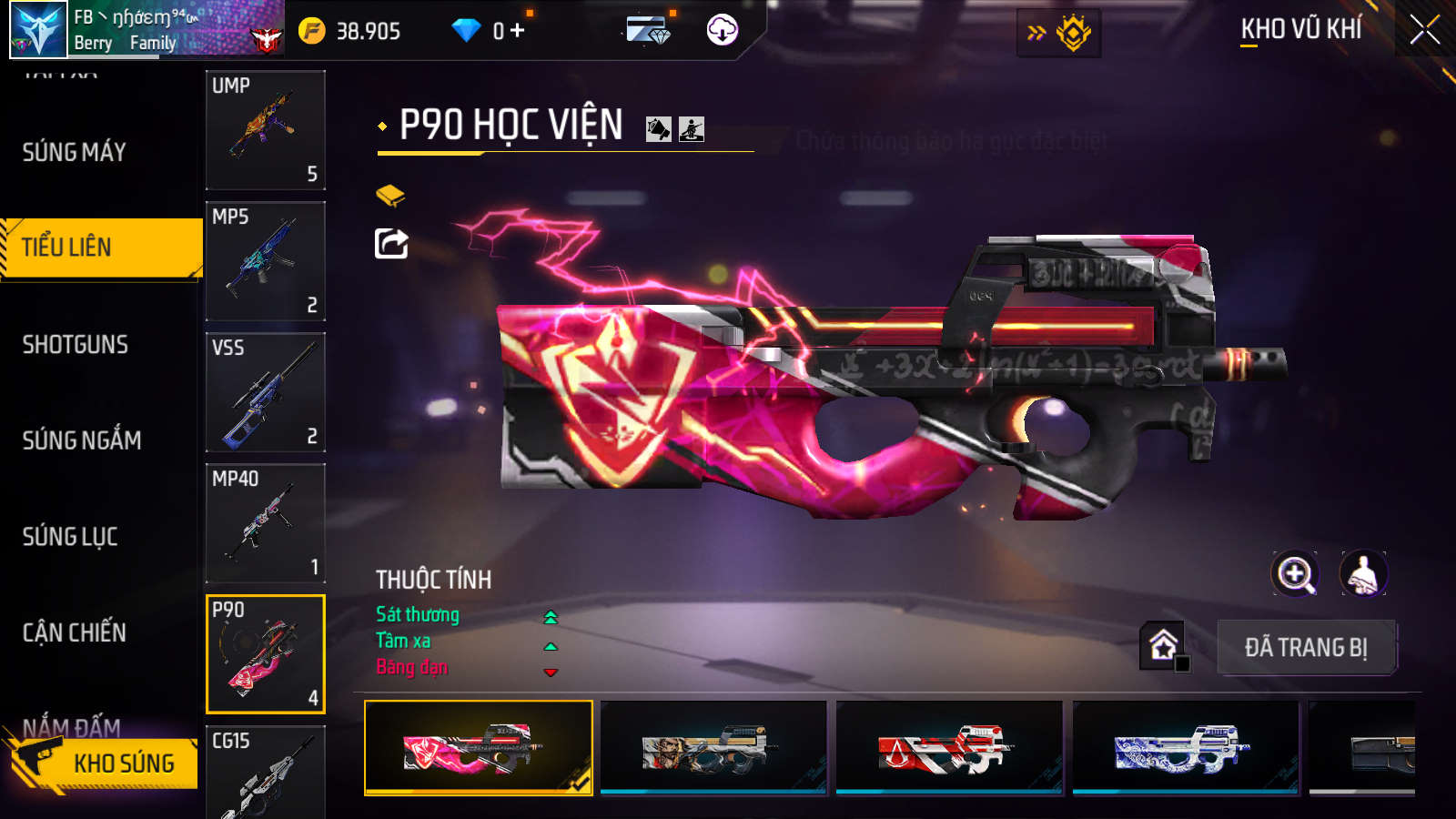Click the ĐÃ TRANG BỊ button
This screenshot has height=819, width=1456.
point(1306,648)
